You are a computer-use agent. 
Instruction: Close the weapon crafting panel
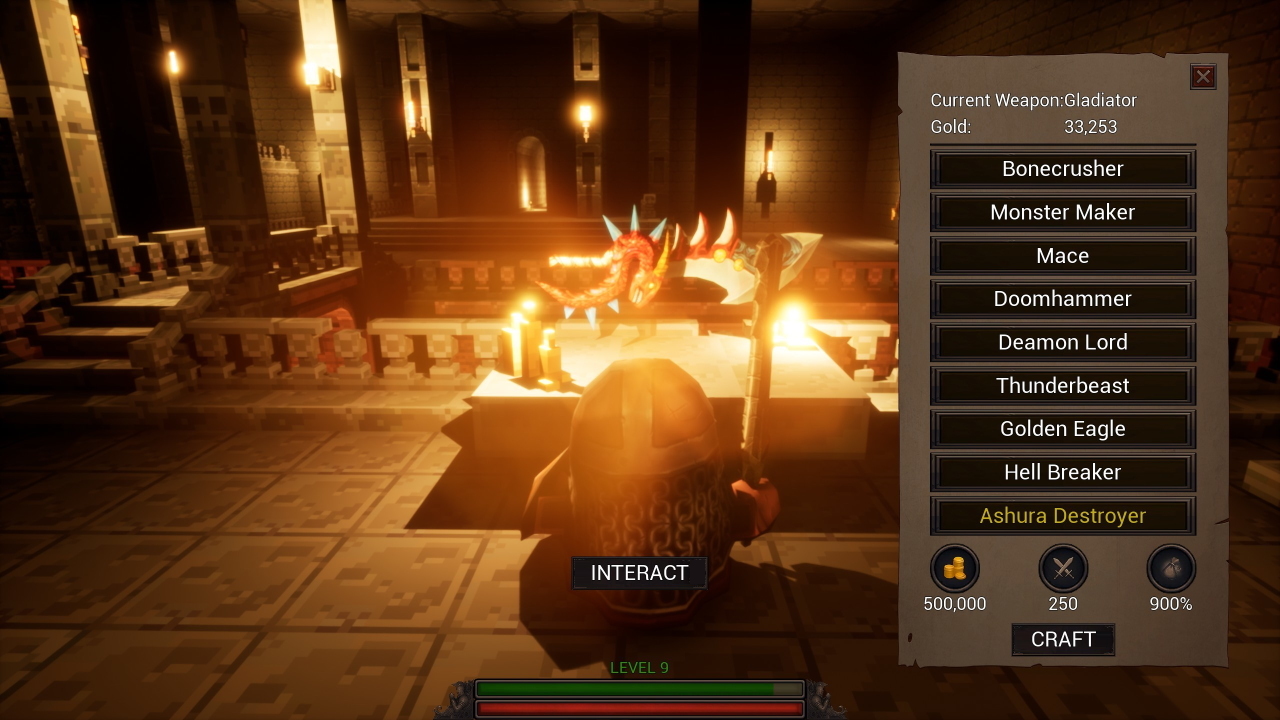[1203, 77]
